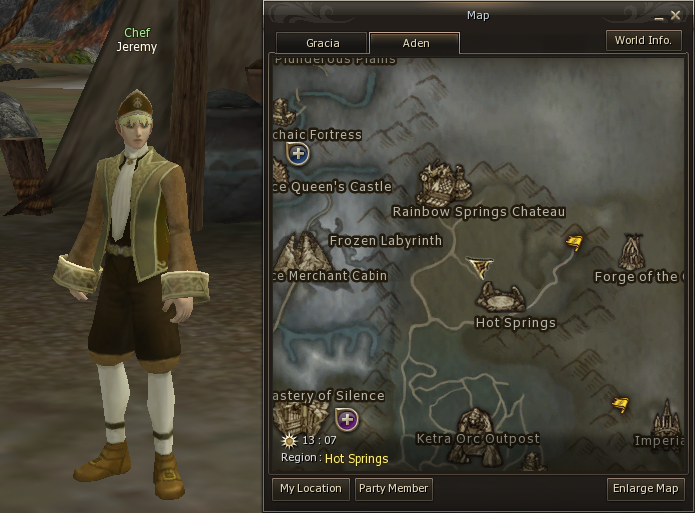Click the yellow flag near Imperial

click(x=621, y=404)
